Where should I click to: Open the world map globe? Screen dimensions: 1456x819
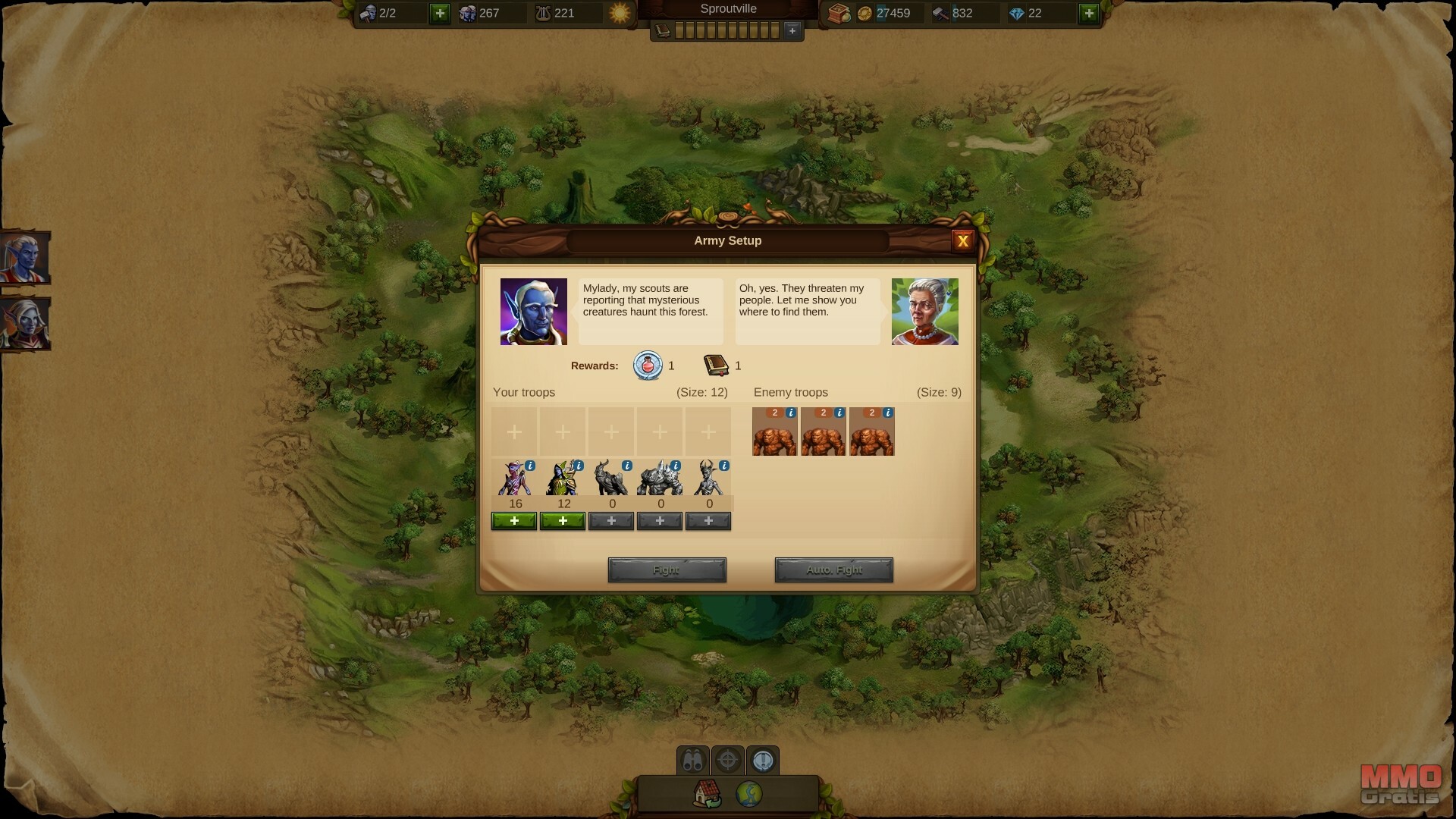pos(749,794)
